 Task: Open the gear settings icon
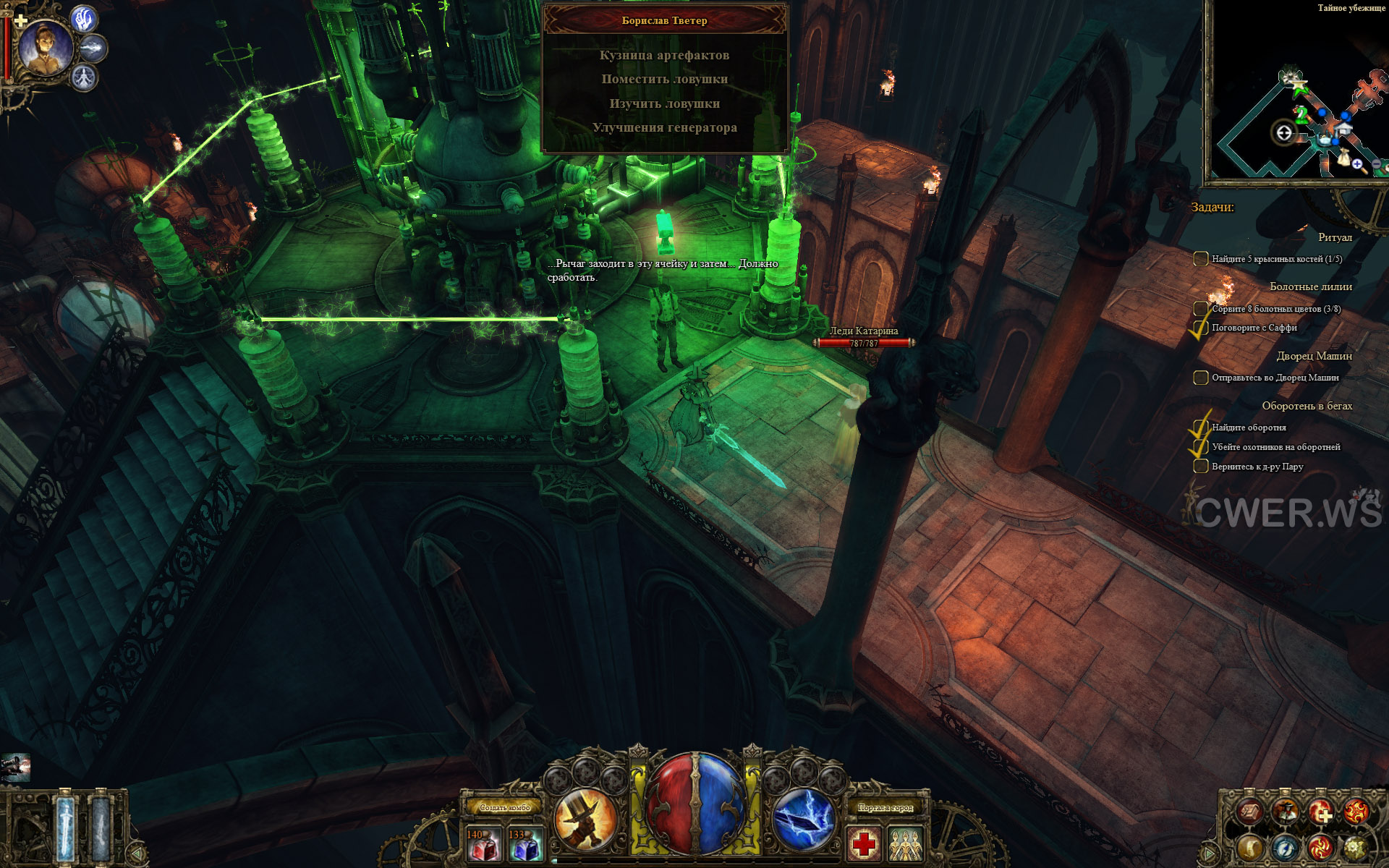[x=1355, y=847]
